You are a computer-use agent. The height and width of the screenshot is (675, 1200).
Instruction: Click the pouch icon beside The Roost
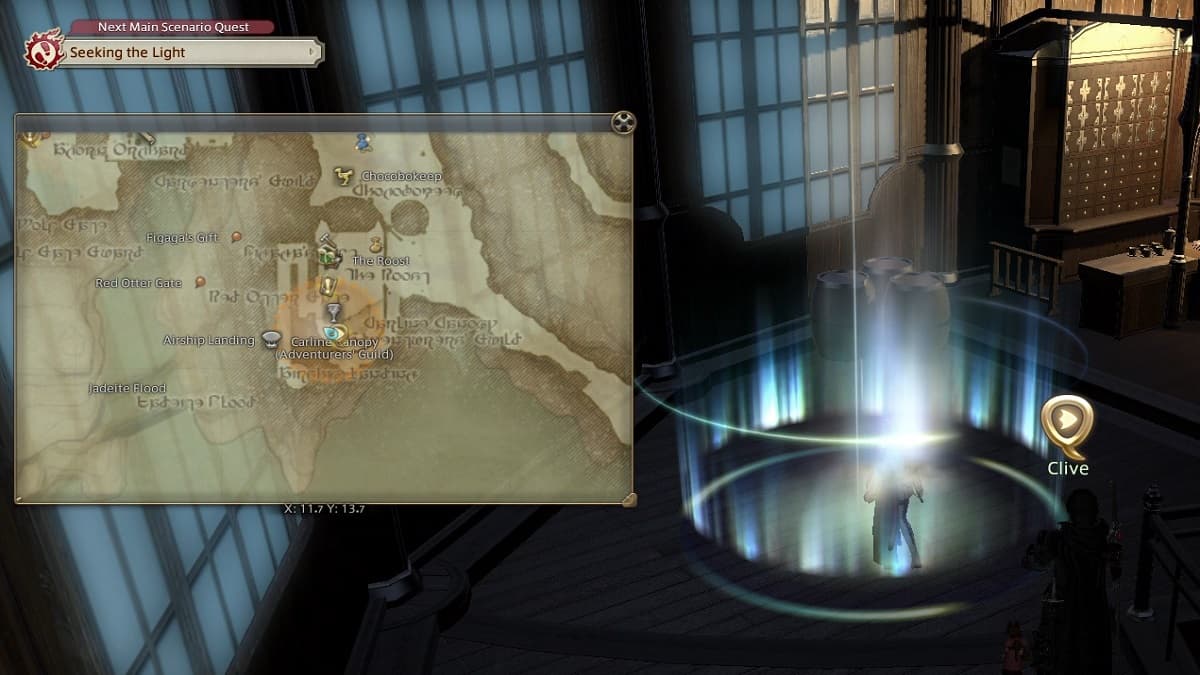(x=376, y=243)
